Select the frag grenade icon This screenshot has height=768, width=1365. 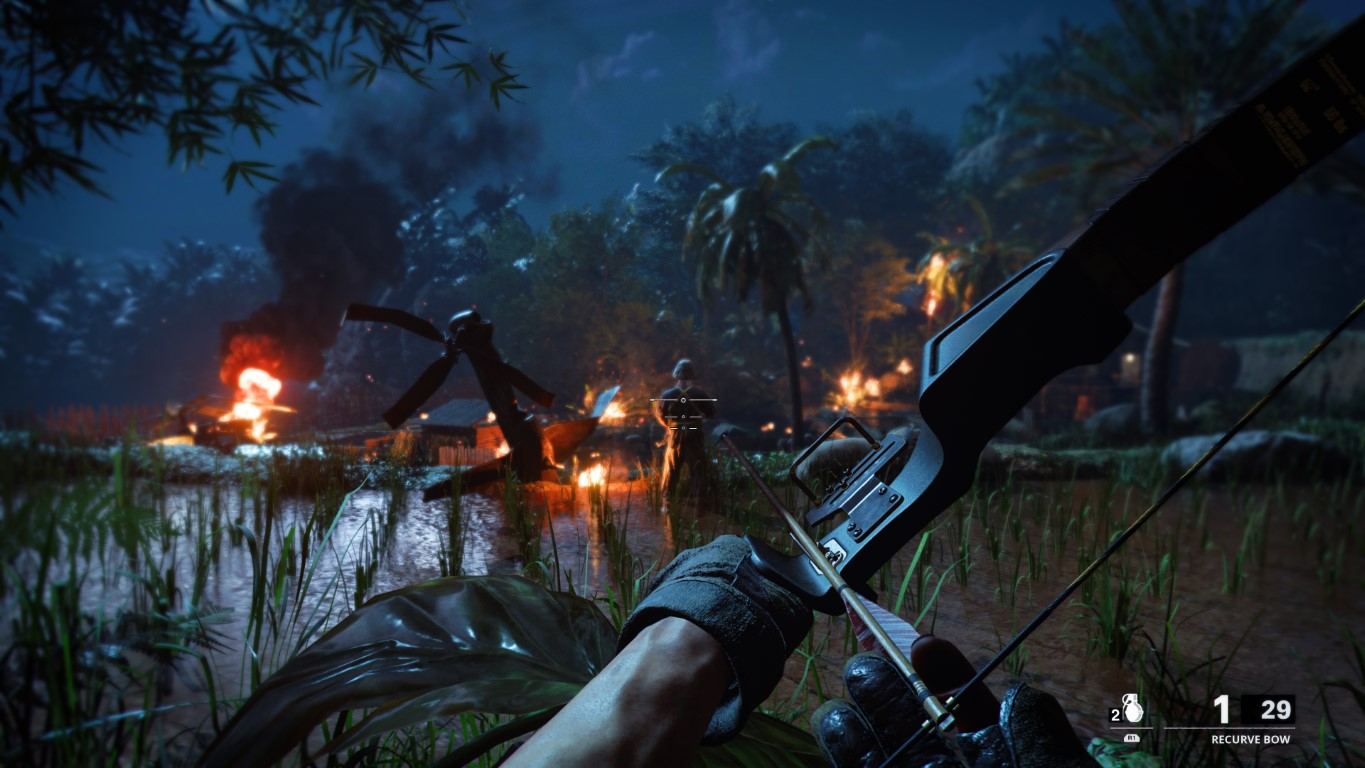click(x=1131, y=709)
